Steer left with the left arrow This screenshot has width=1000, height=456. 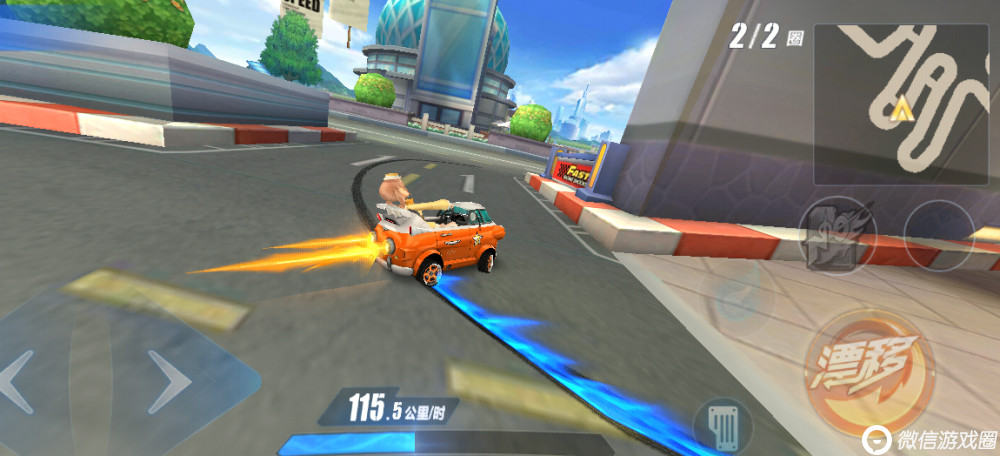(x=22, y=381)
